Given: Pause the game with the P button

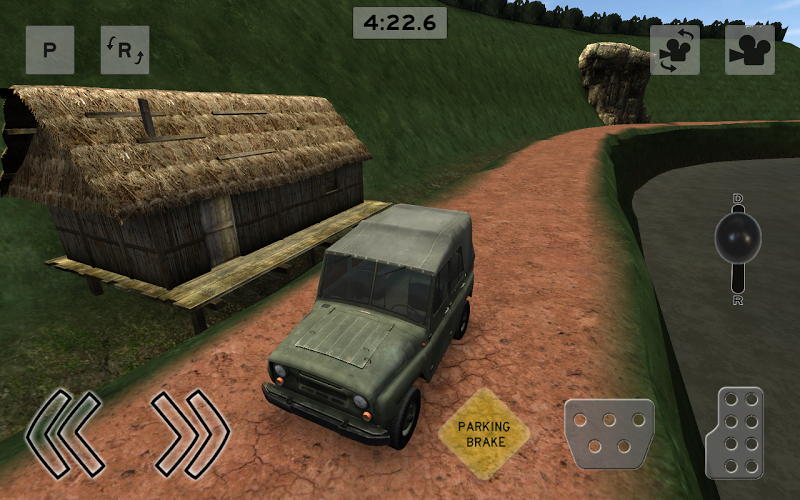Looking at the screenshot, I should (x=50, y=50).
